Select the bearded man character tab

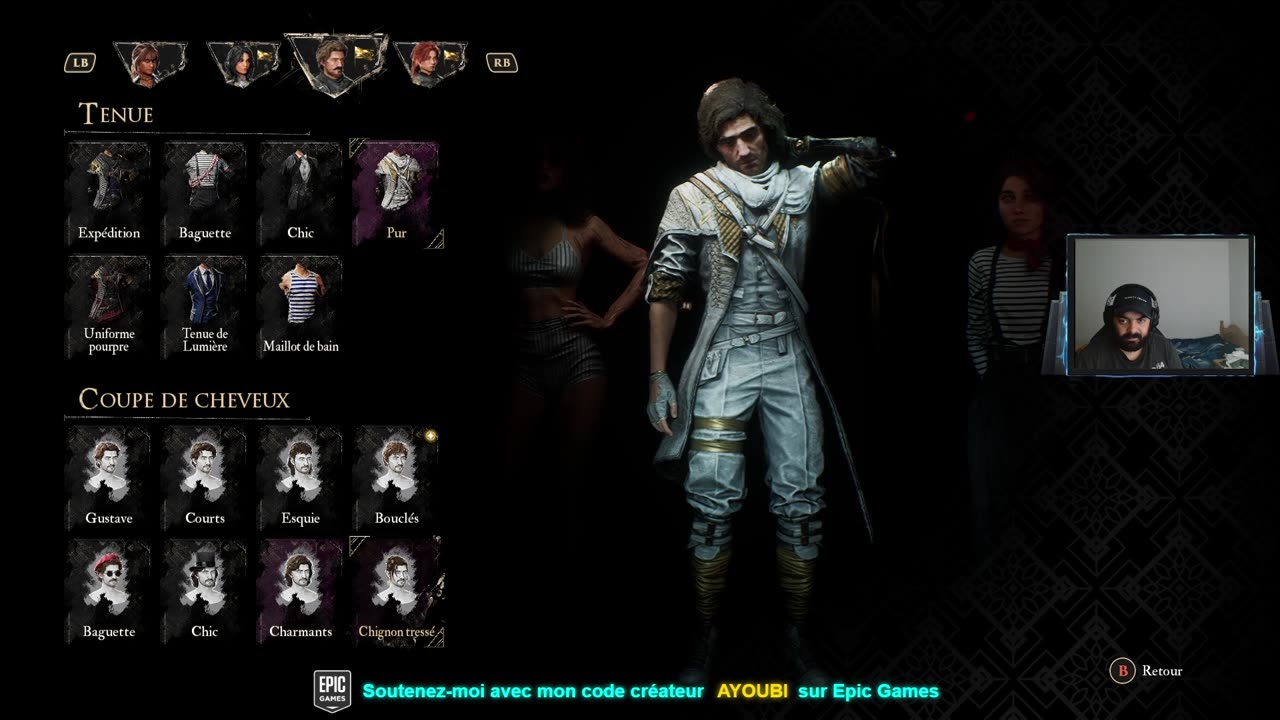(336, 62)
